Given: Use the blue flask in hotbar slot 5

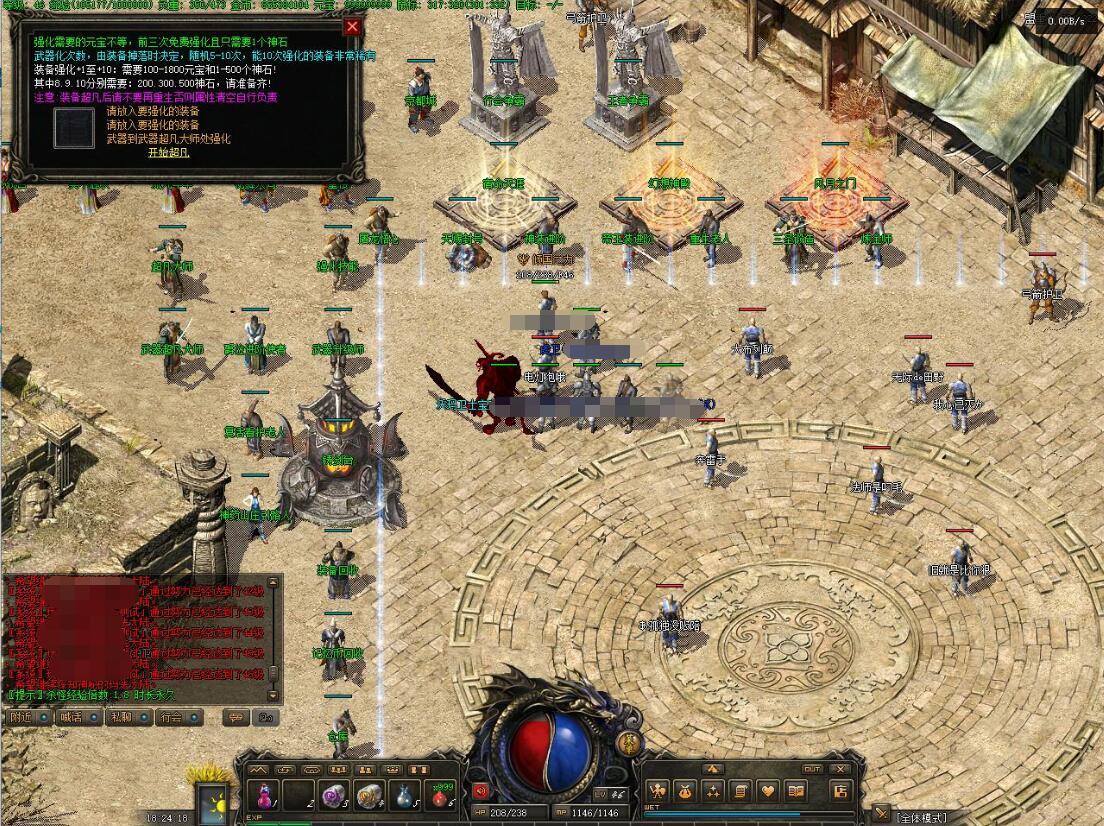Looking at the screenshot, I should pyautogui.click(x=403, y=797).
